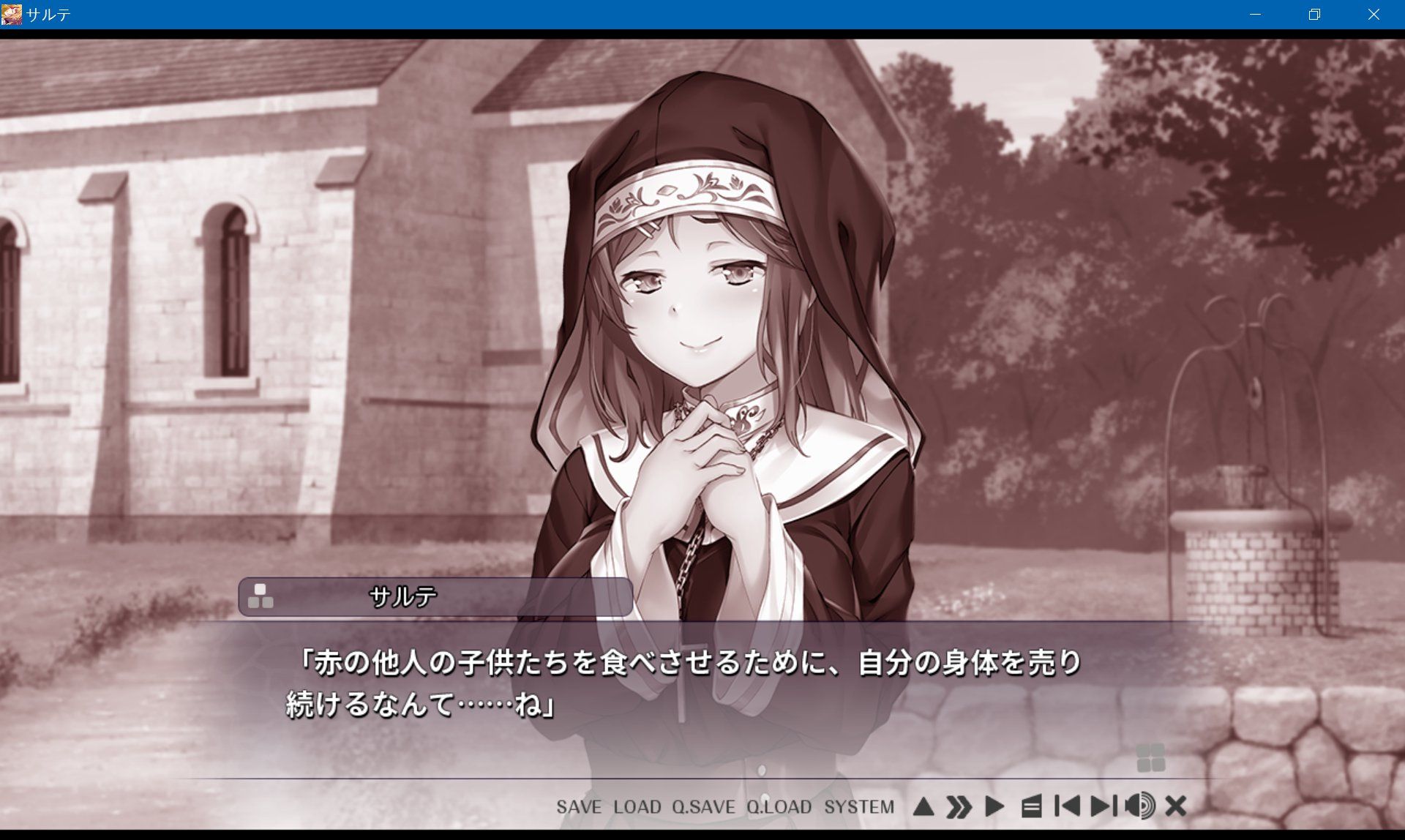This screenshot has width=1405, height=840.
Task: Restore progress with Q.LOAD
Action: click(x=779, y=808)
